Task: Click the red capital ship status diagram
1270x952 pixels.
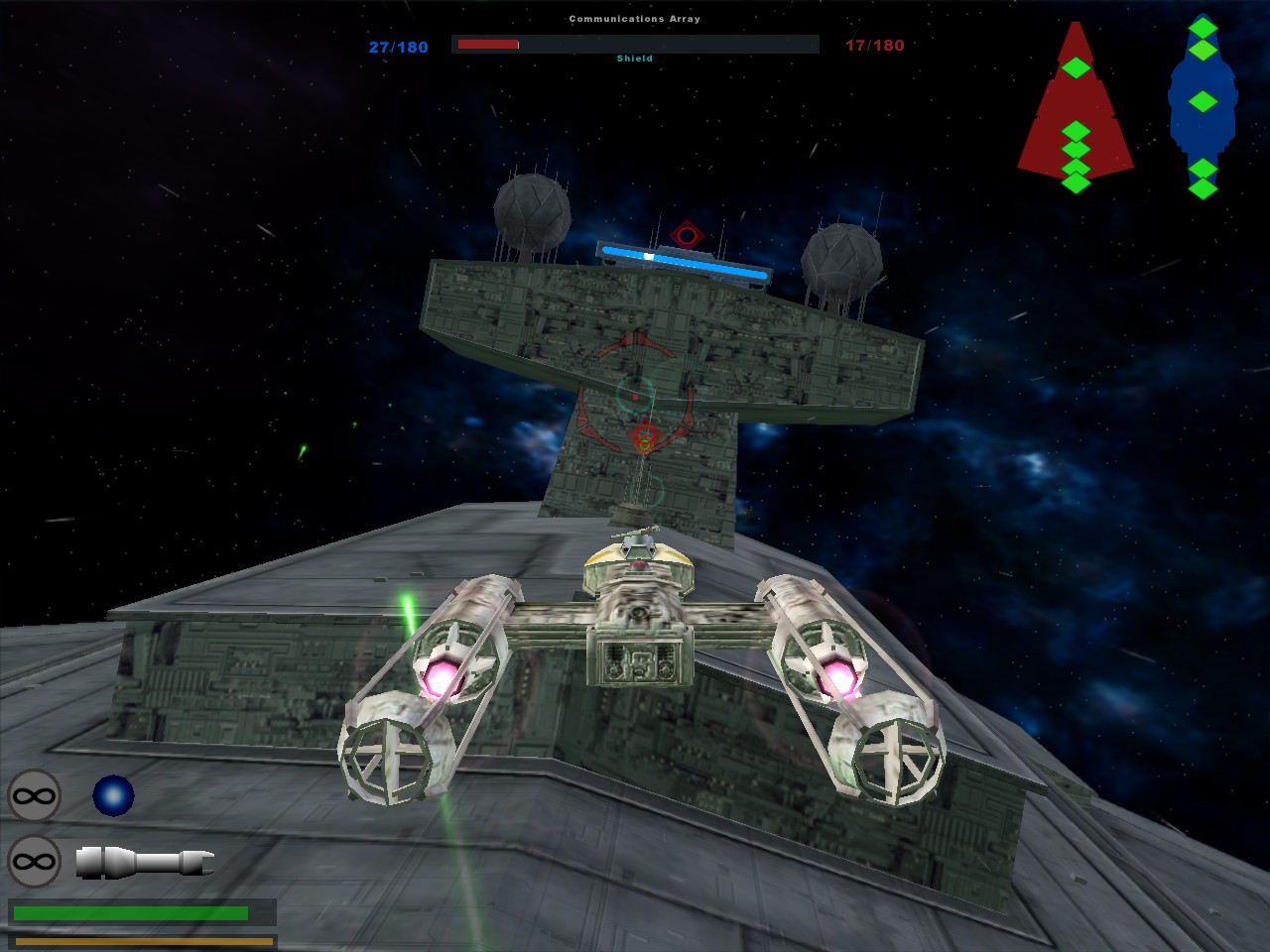Action: coord(1076,109)
